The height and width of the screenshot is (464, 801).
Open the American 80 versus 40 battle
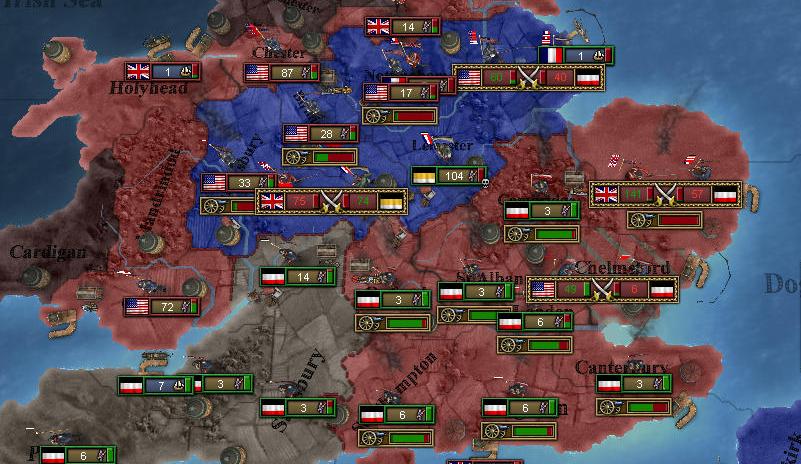coord(528,78)
